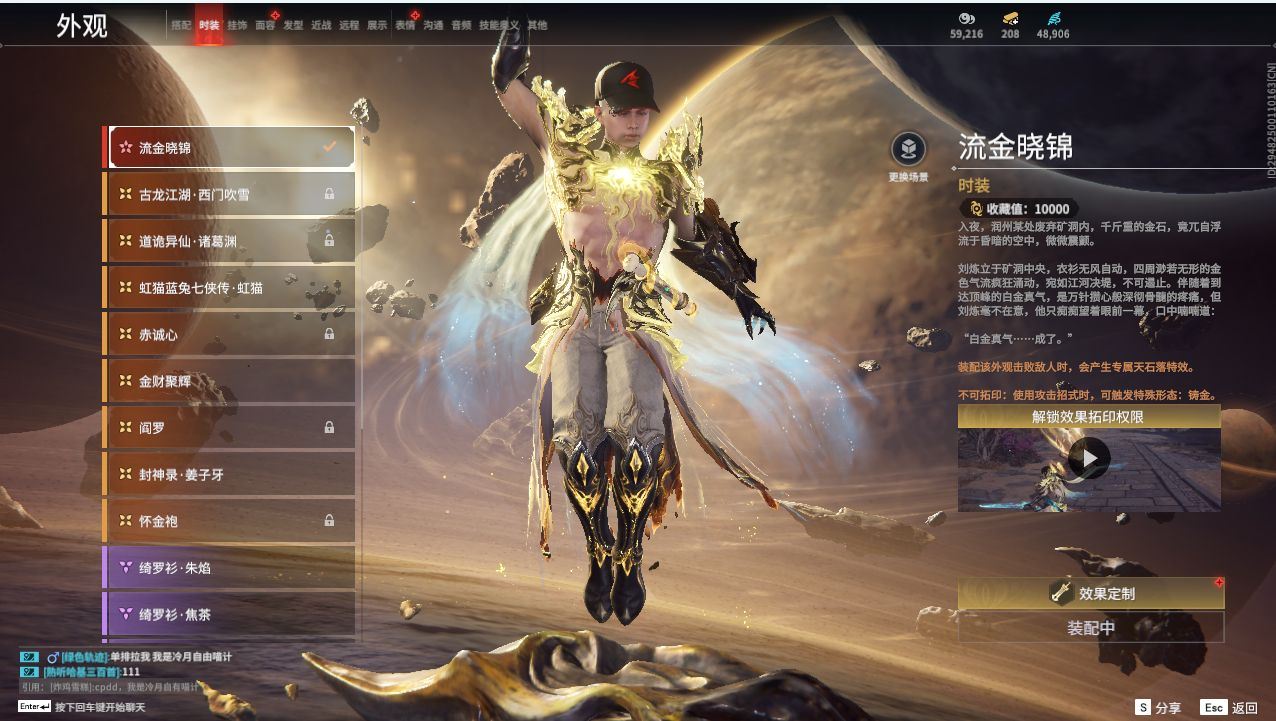
Task: Select the 其他 tab
Action: click(x=537, y=25)
